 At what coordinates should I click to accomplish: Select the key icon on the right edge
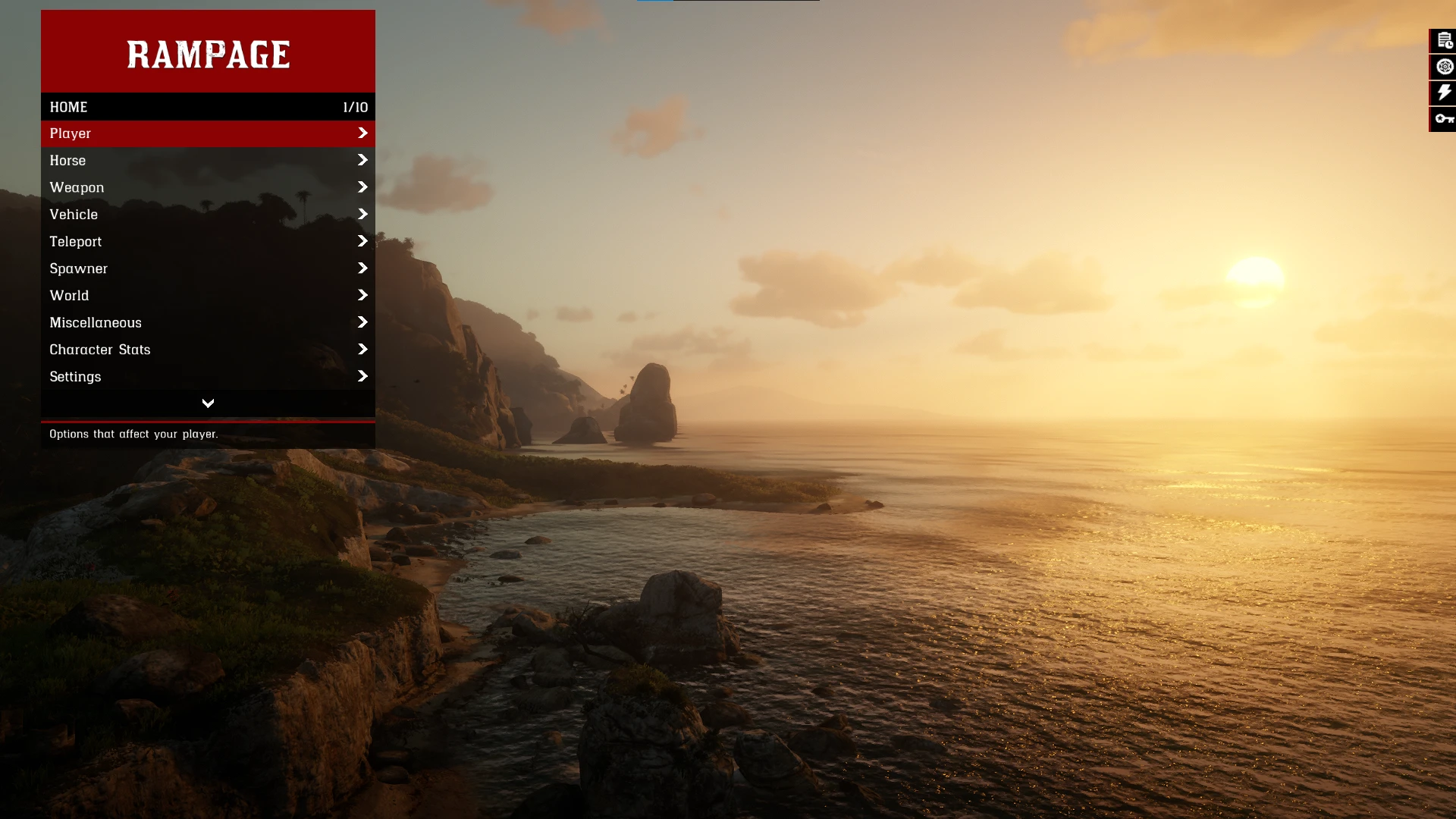click(x=1443, y=118)
